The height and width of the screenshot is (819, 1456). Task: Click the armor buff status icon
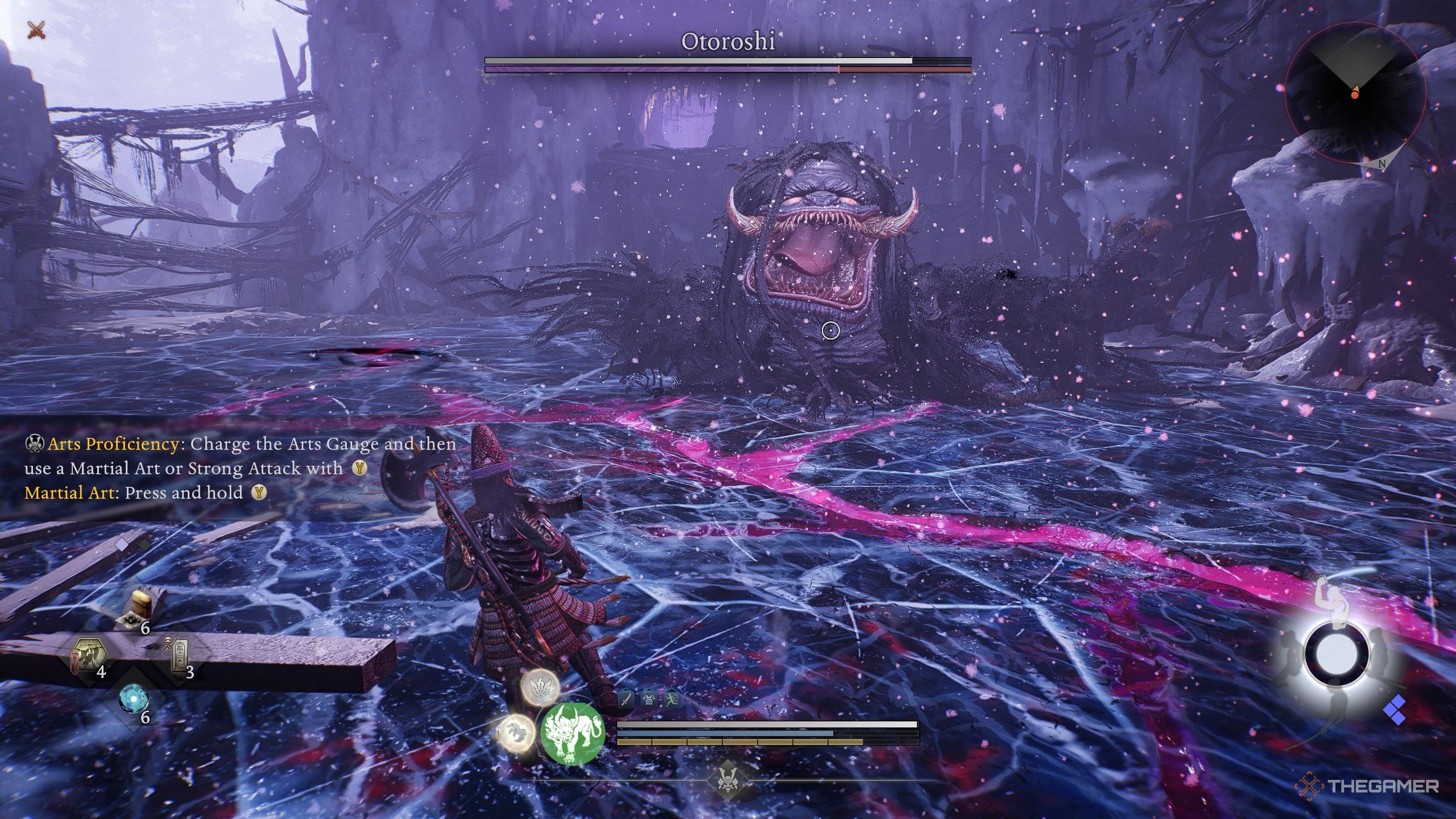click(x=649, y=699)
